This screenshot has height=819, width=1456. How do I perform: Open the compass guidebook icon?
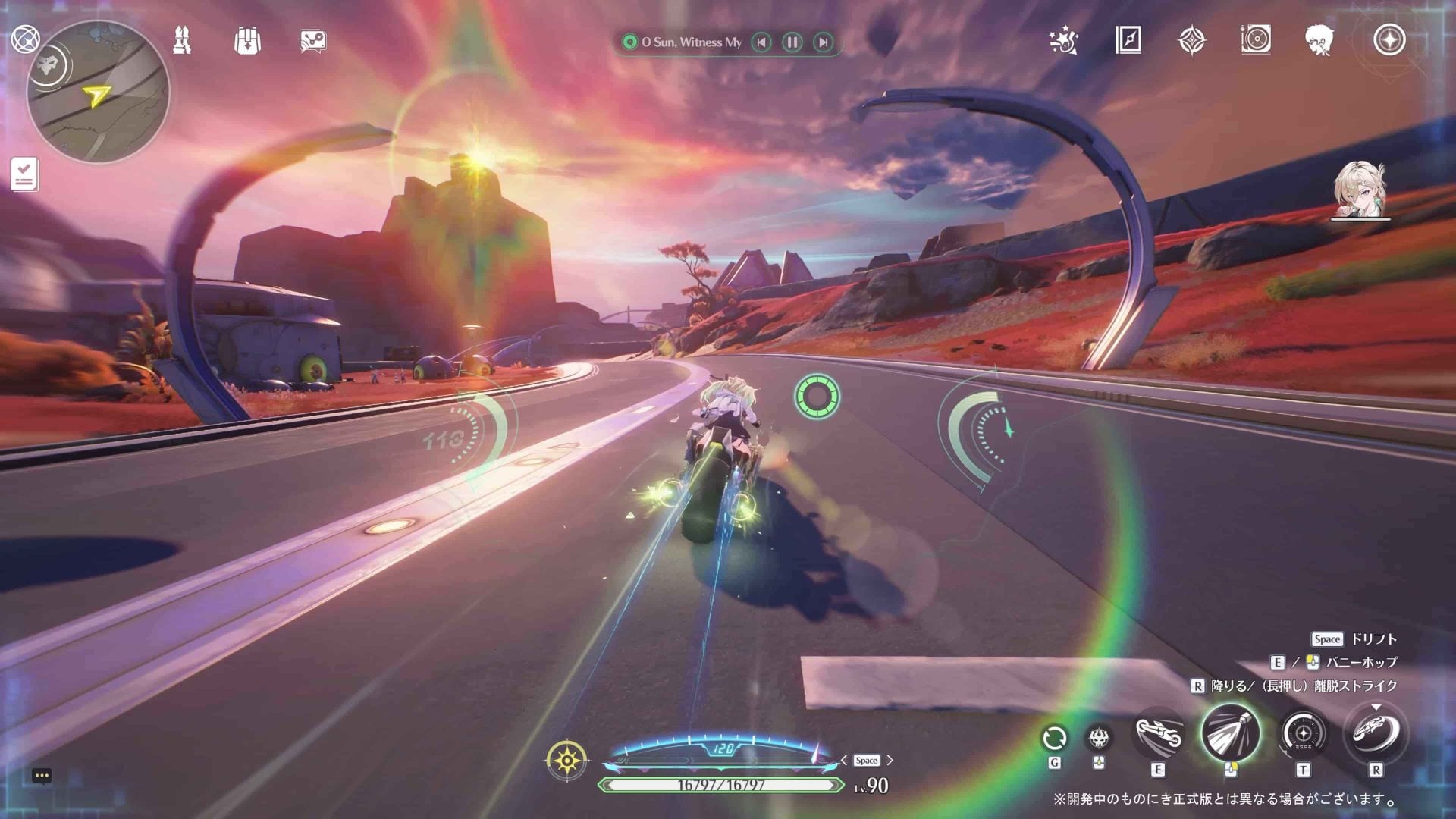point(1128,40)
